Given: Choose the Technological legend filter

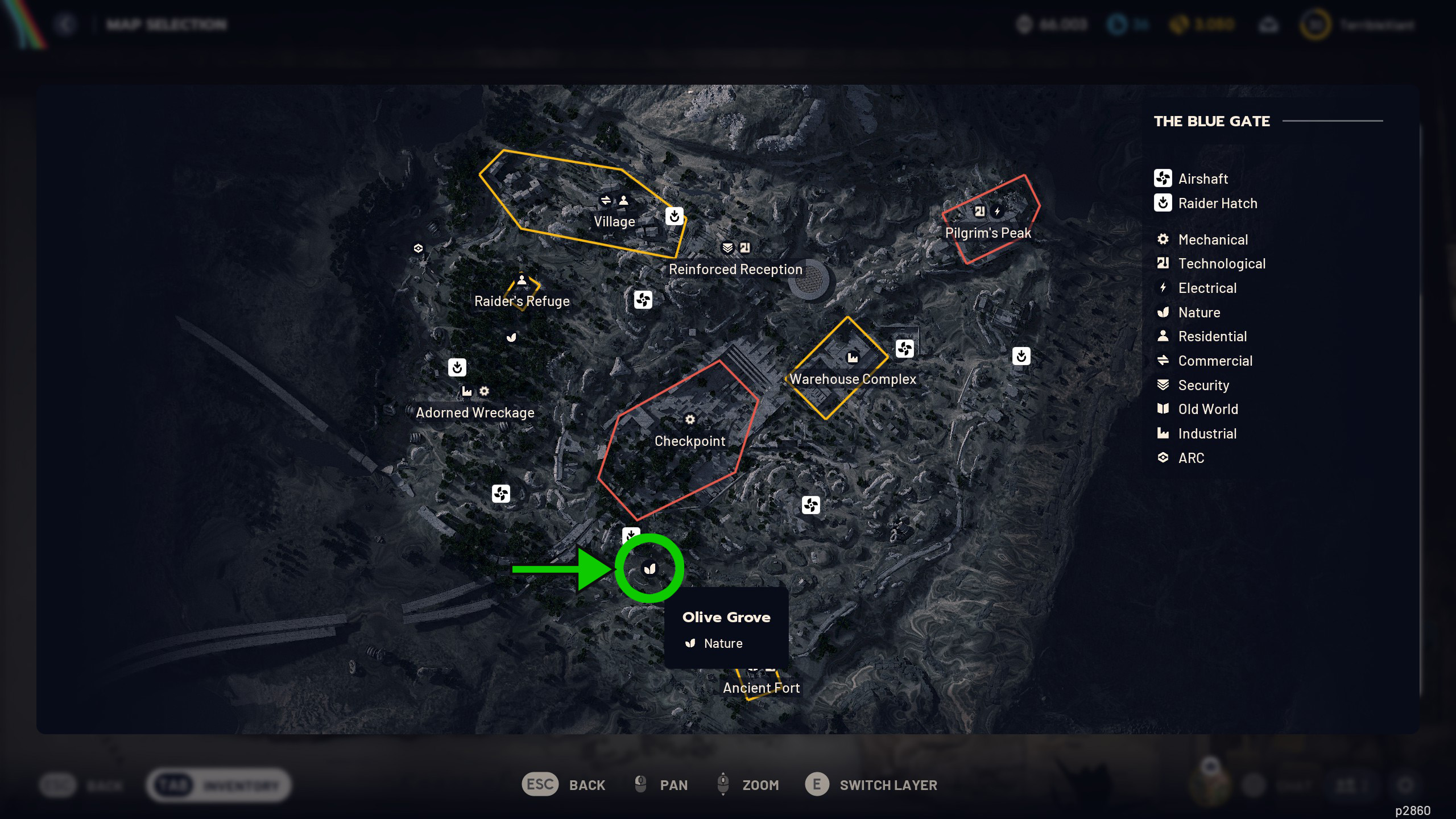Looking at the screenshot, I should pyautogui.click(x=1221, y=263).
